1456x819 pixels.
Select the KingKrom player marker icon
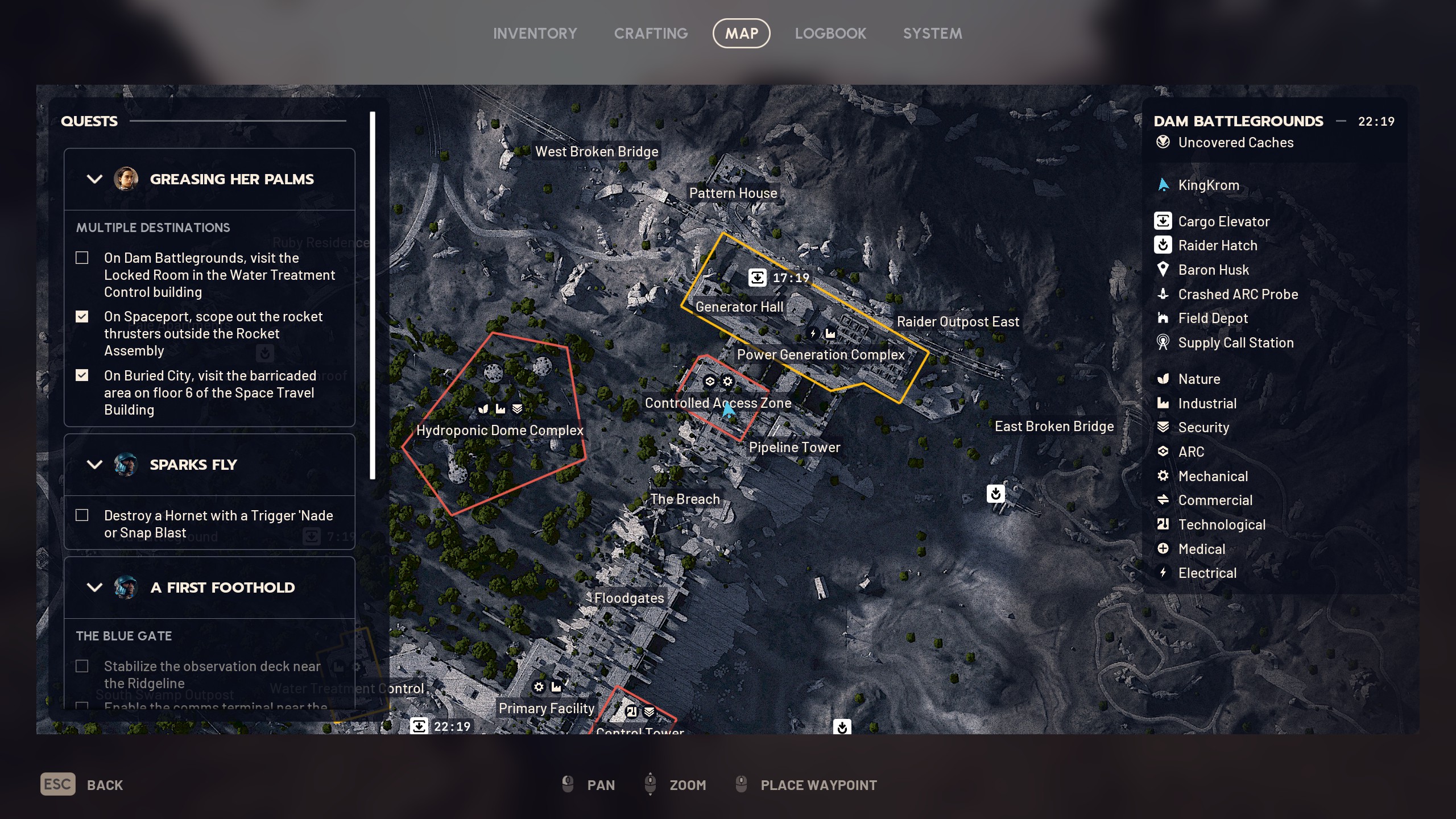[1163, 184]
